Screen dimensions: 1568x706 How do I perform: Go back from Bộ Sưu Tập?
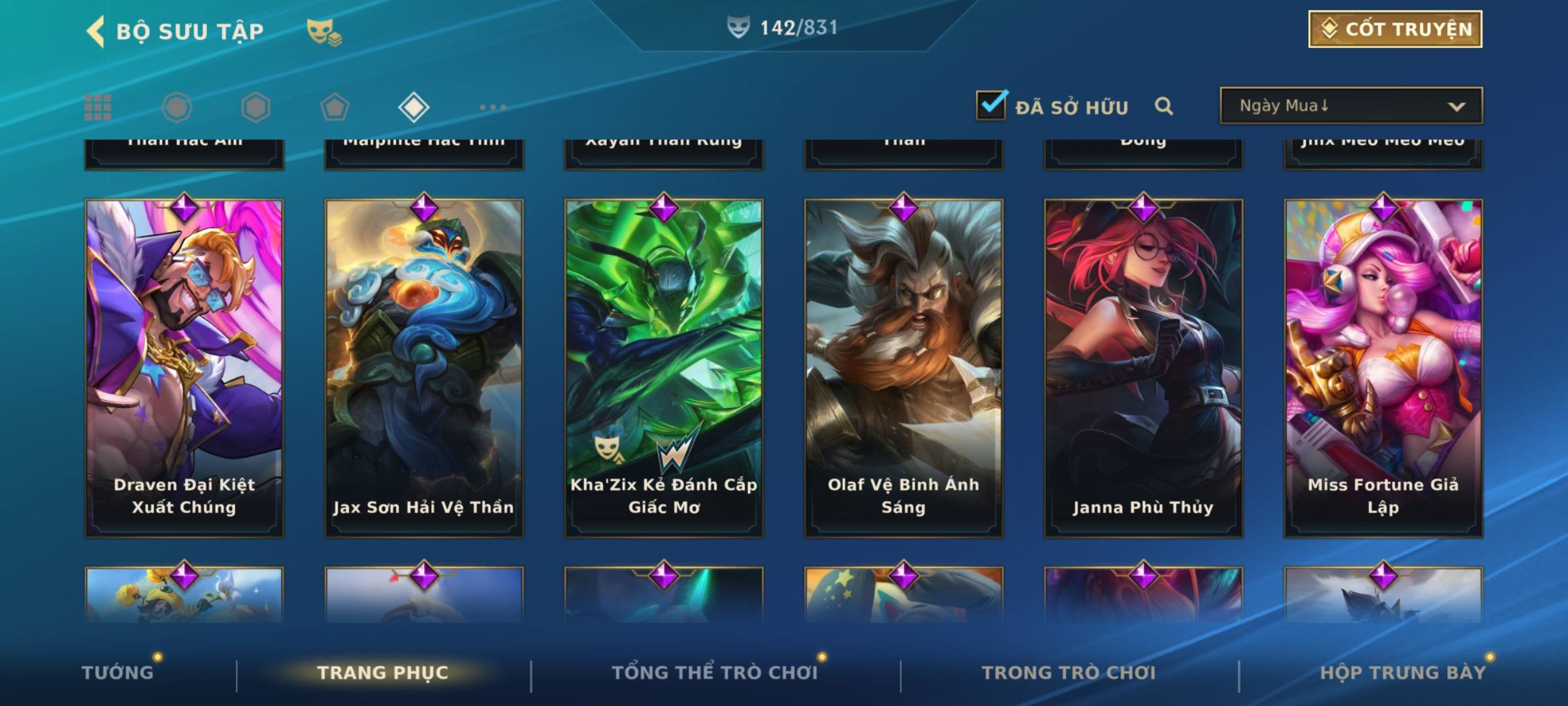coord(96,31)
